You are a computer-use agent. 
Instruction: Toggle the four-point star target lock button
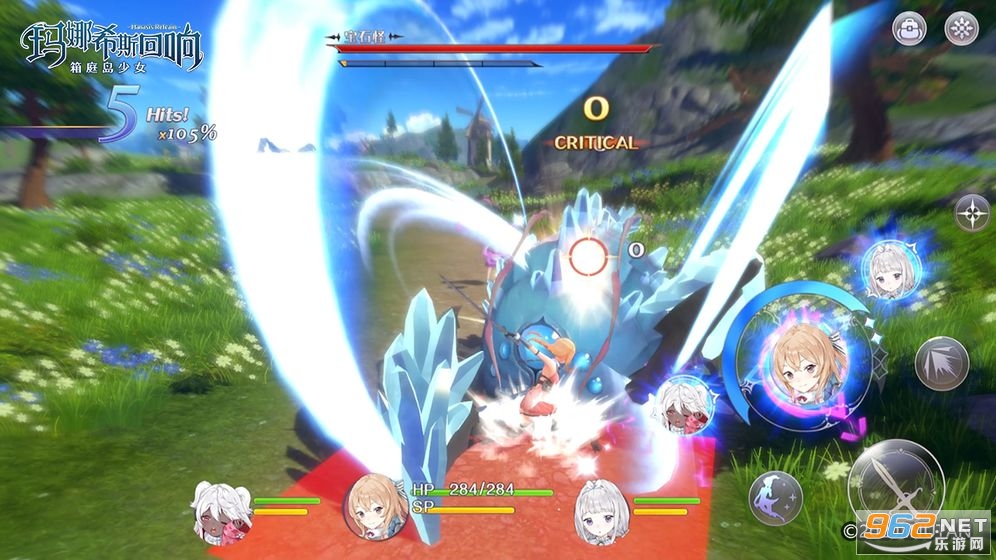click(971, 213)
